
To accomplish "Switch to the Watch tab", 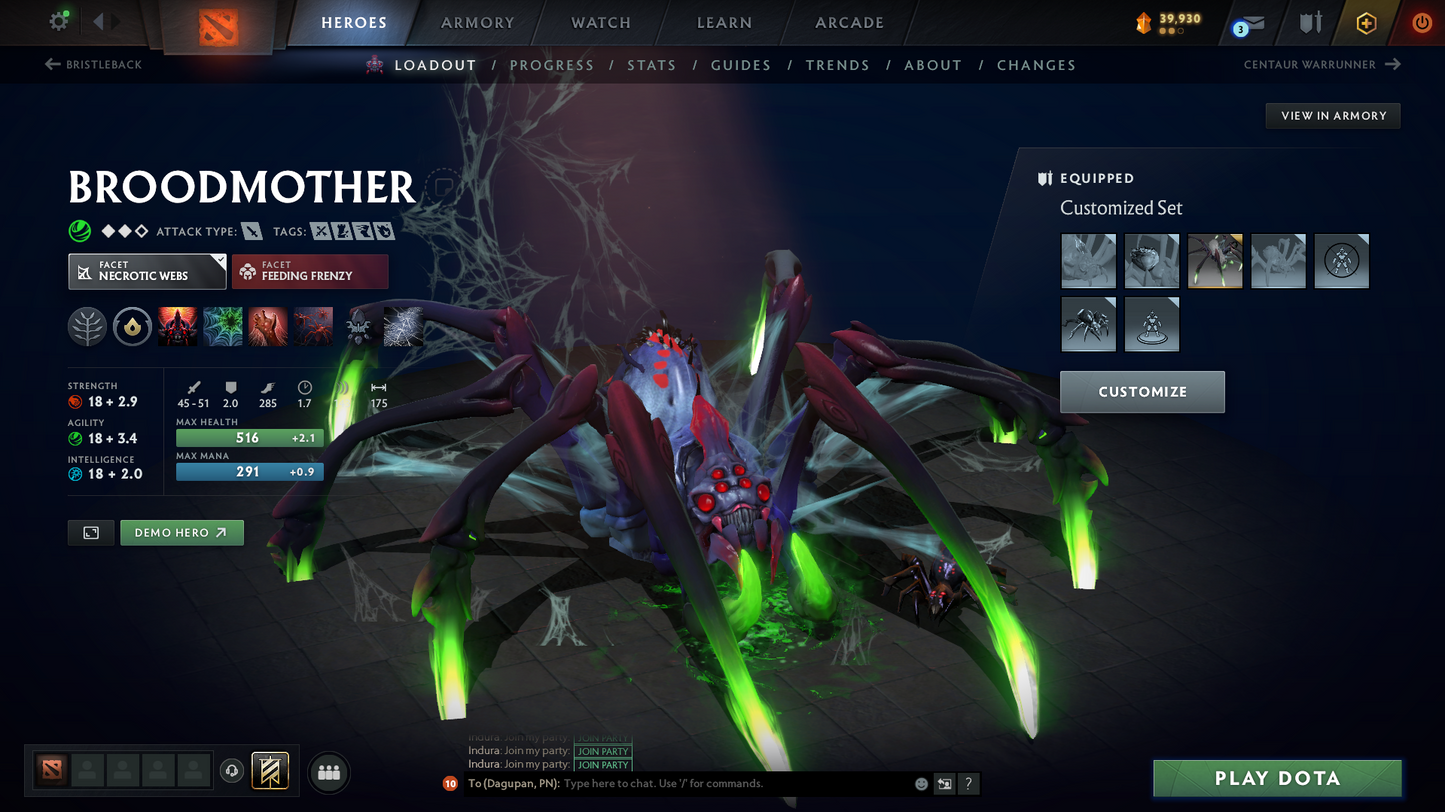I will coord(601,22).
